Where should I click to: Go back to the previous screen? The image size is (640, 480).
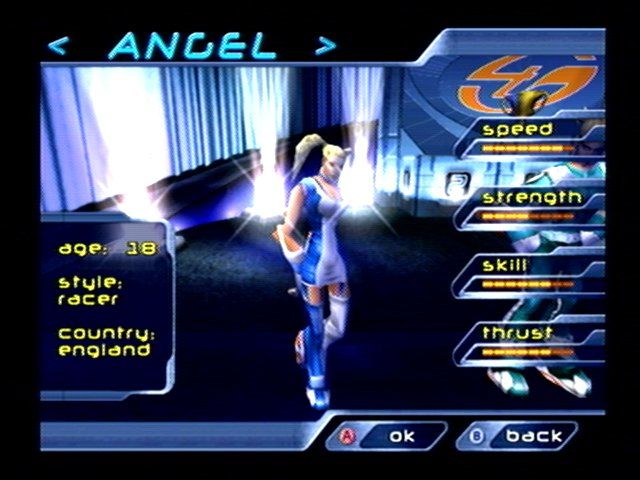tap(520, 436)
